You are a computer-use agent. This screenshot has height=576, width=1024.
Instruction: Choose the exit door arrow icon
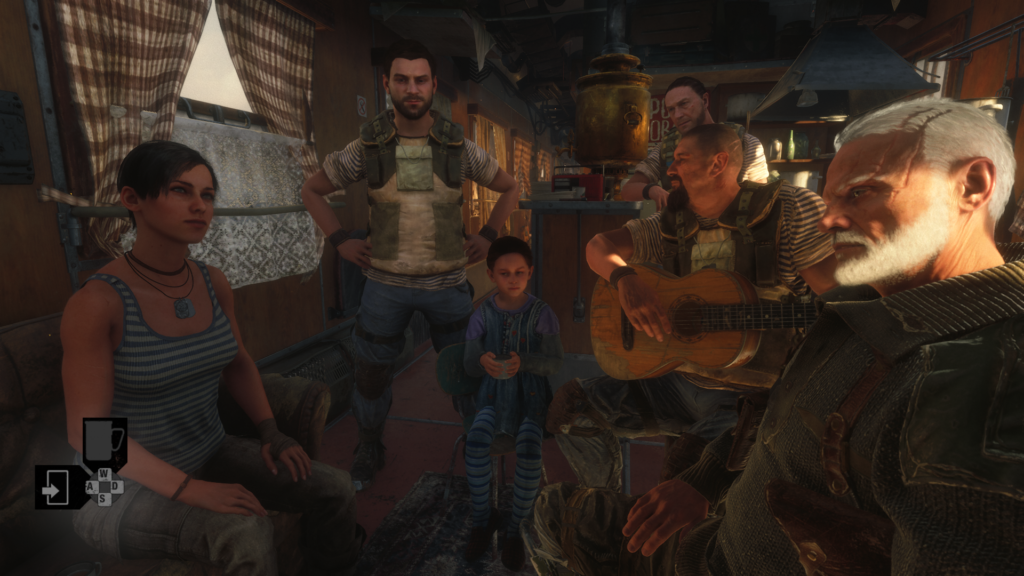(56, 487)
